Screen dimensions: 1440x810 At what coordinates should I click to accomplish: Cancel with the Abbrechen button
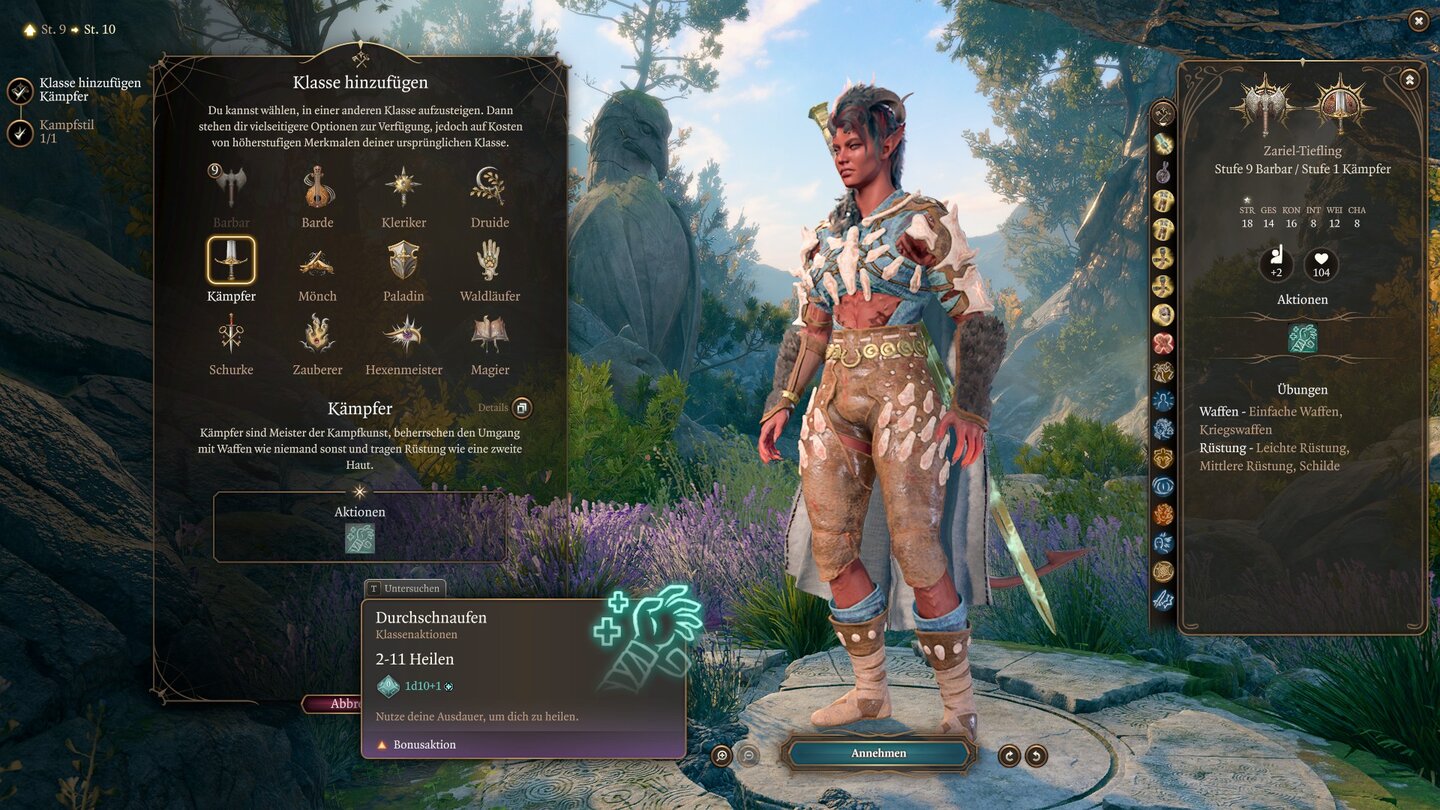[x=333, y=704]
